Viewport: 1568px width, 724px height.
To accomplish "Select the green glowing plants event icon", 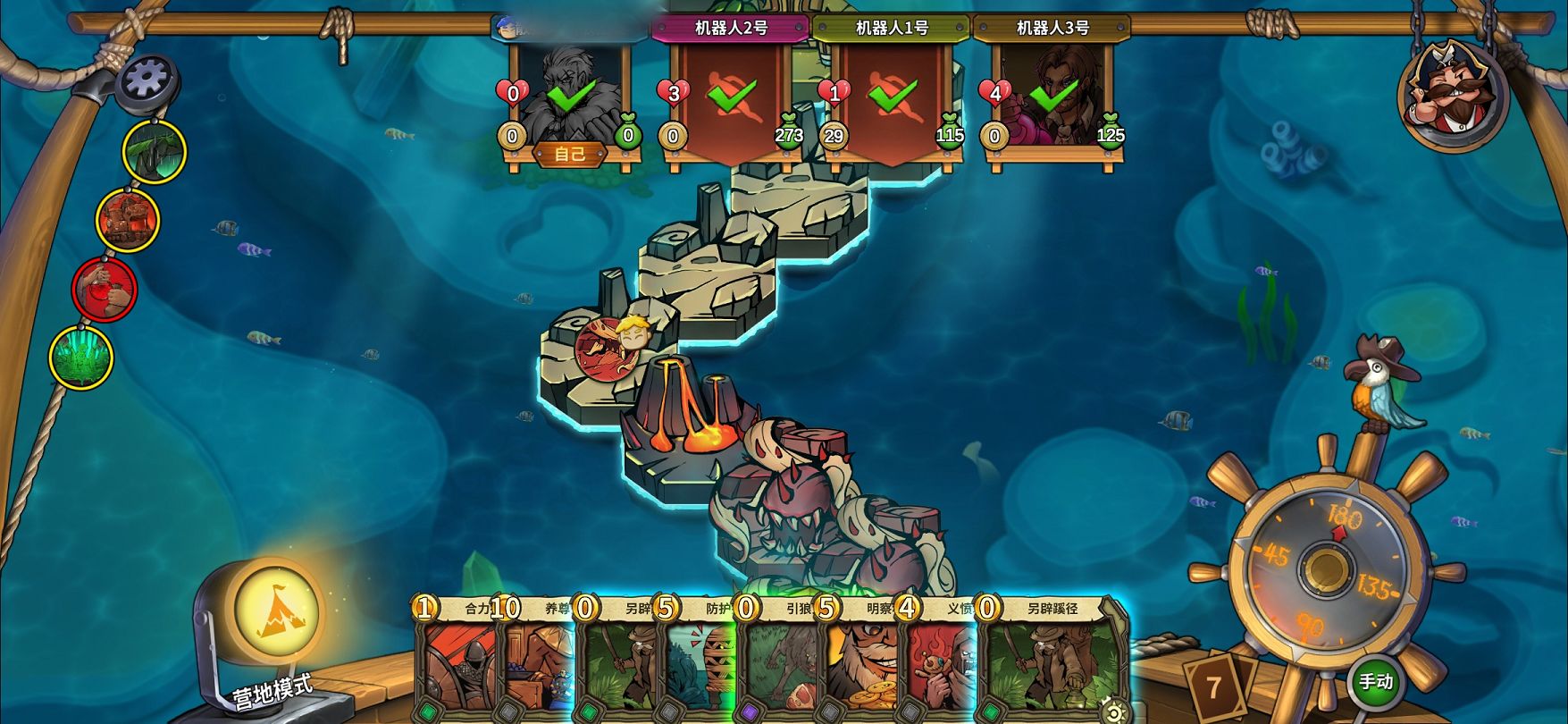I will pos(81,358).
